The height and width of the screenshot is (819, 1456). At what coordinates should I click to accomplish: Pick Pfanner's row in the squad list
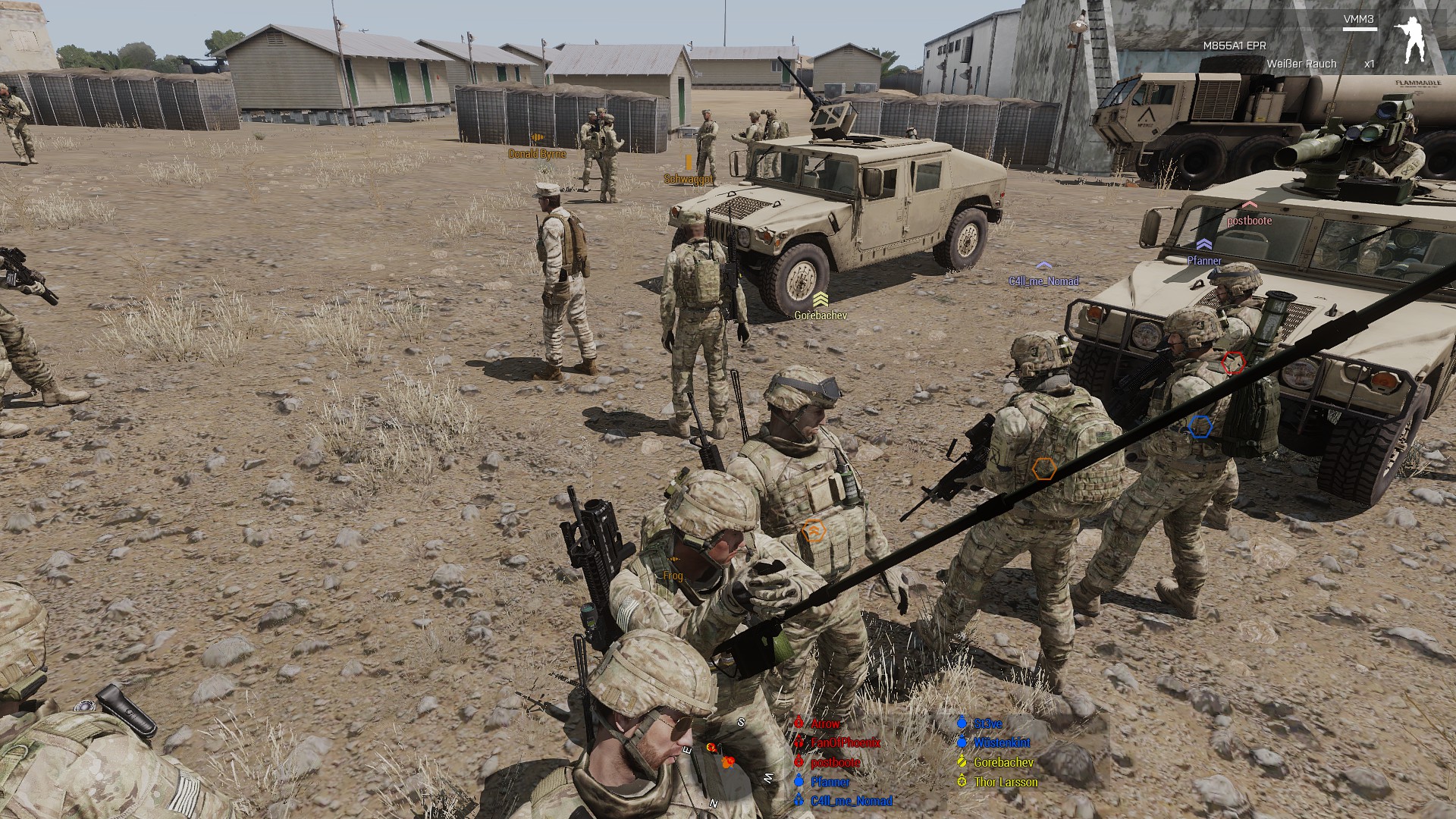pos(830,781)
